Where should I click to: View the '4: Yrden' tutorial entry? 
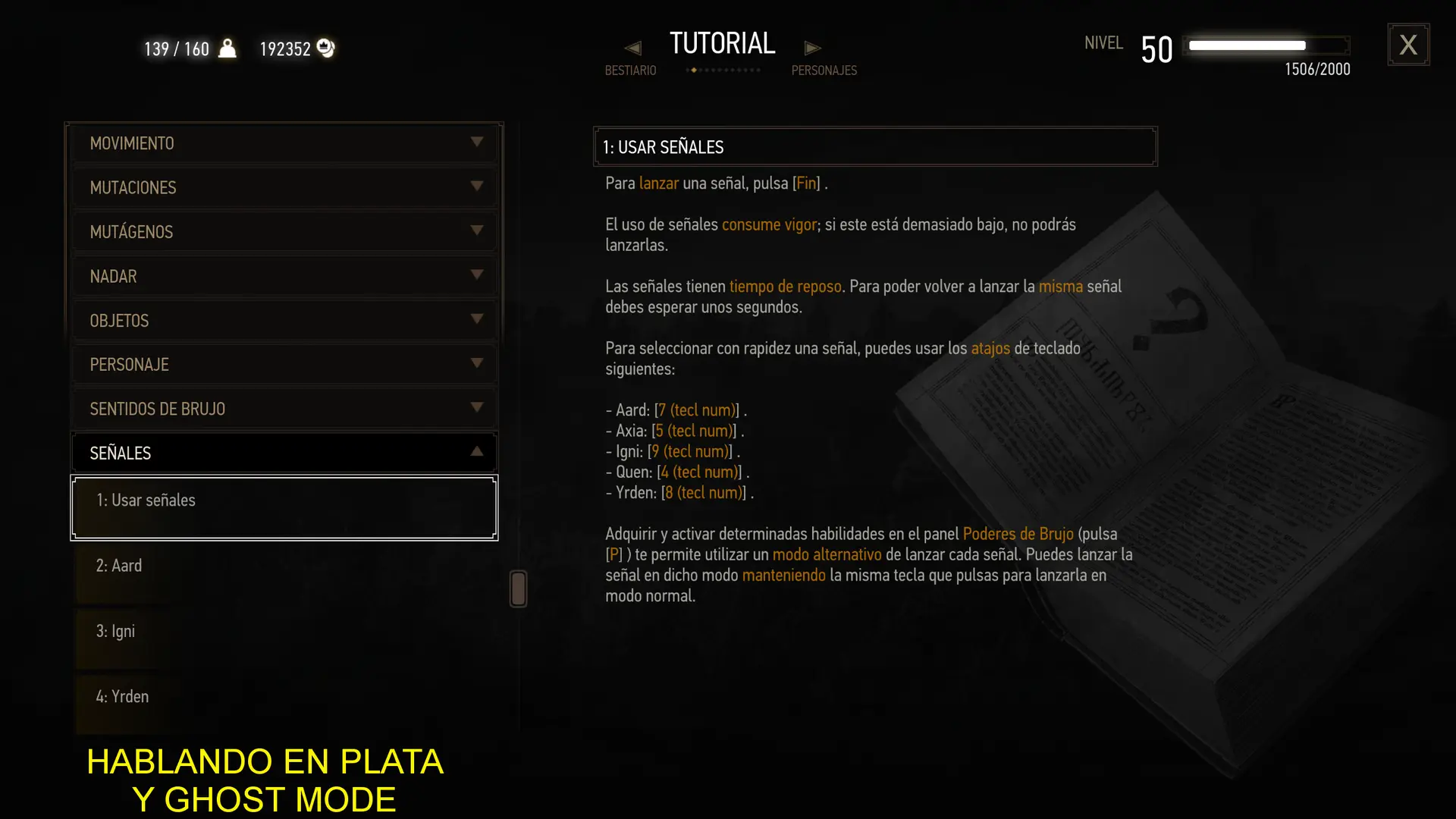[284, 697]
